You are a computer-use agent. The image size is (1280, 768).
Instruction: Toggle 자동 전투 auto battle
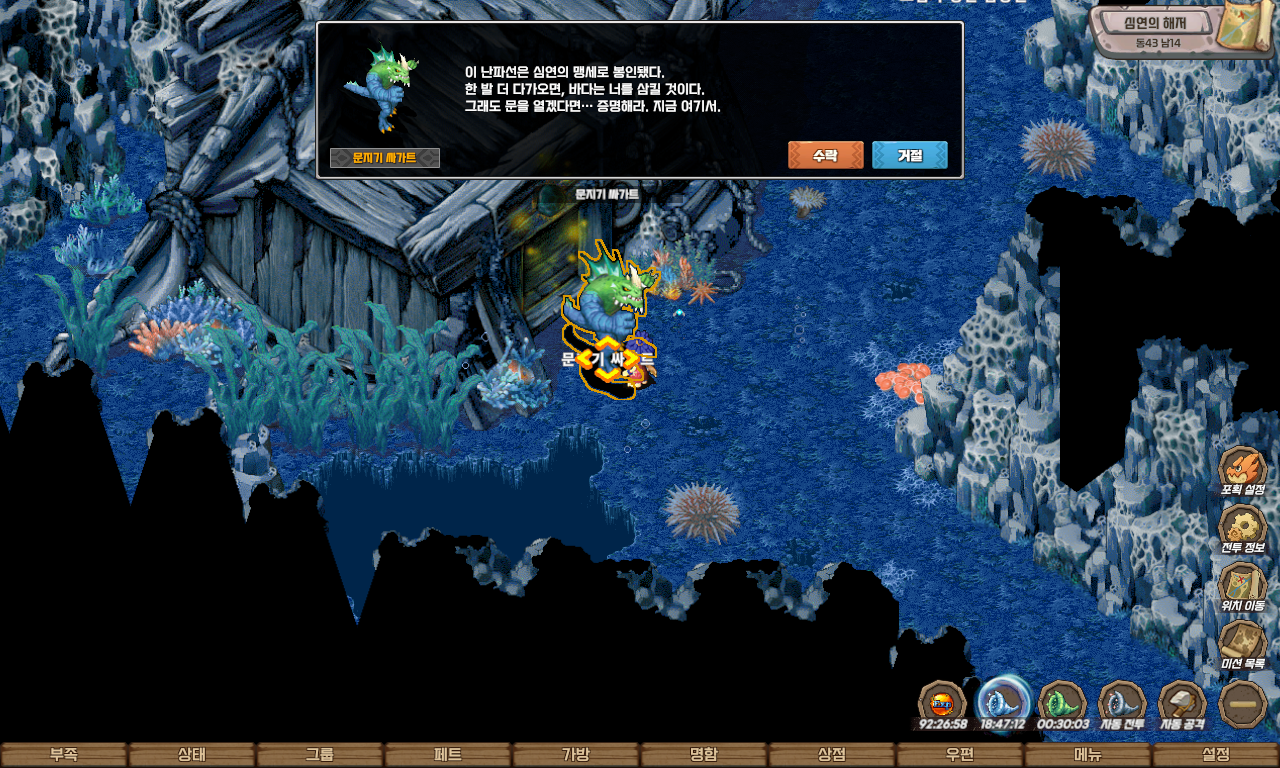coord(1122,703)
